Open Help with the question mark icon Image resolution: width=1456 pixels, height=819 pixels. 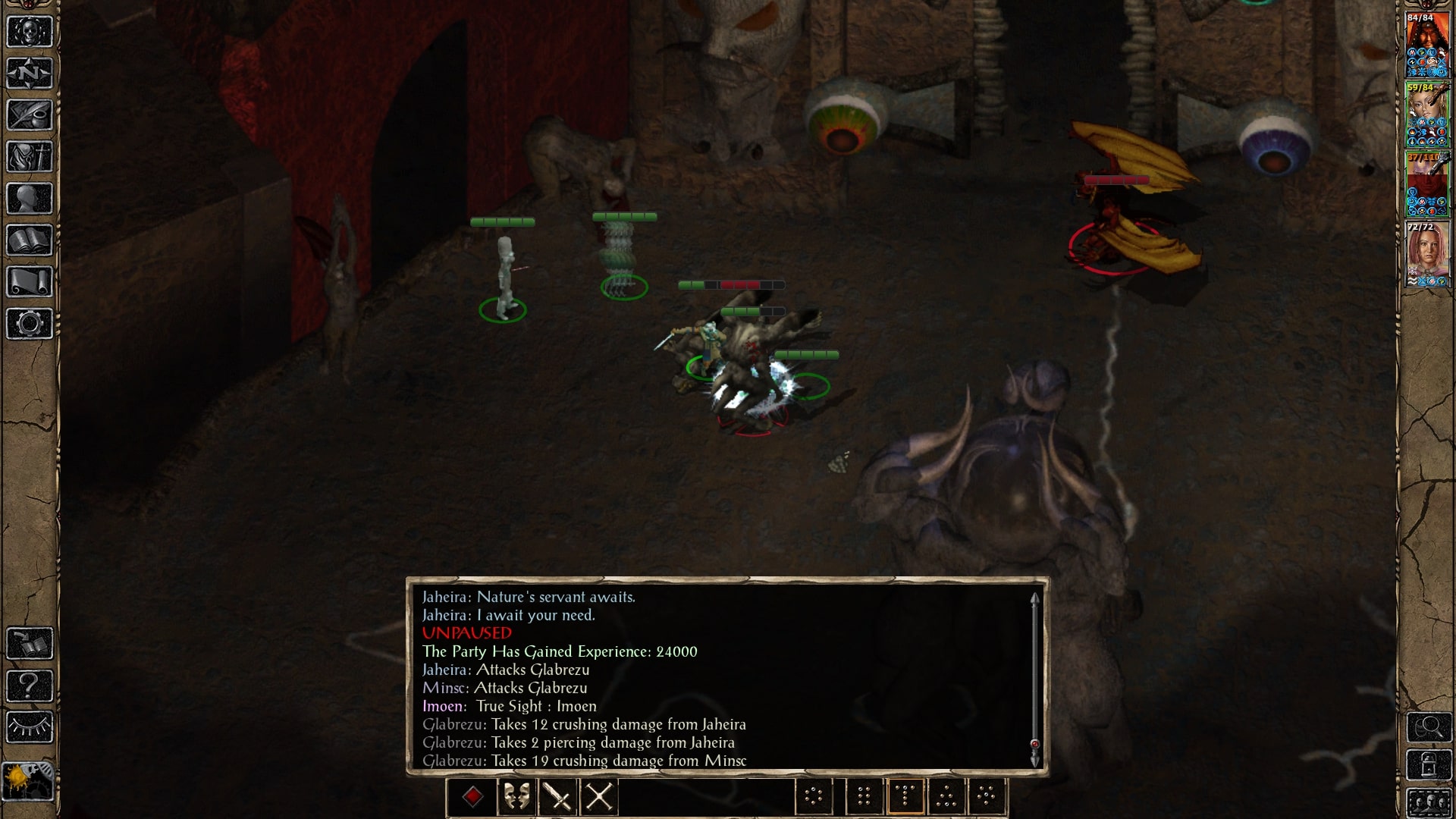(x=29, y=685)
